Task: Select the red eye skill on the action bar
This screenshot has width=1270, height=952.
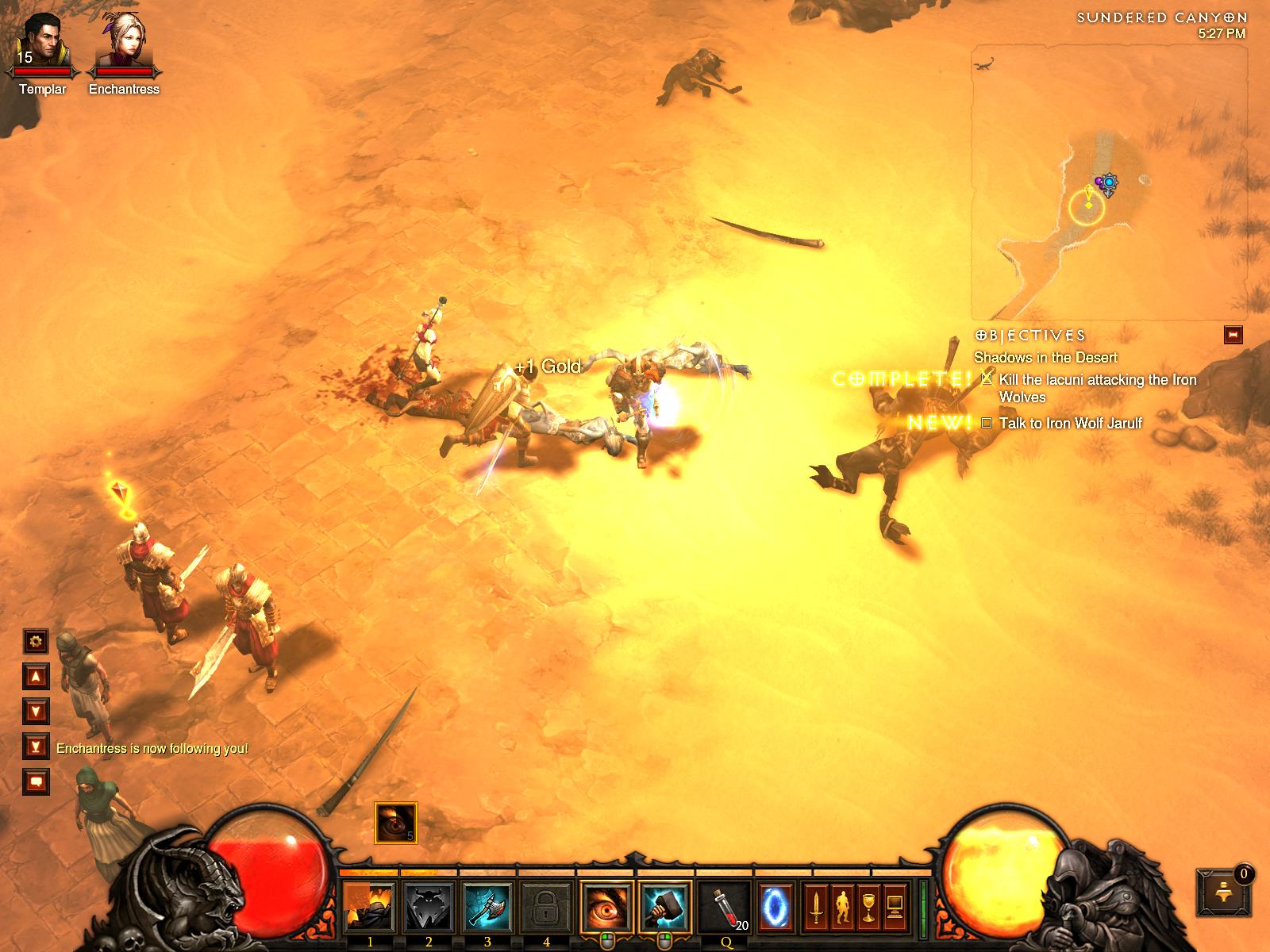Action: click(x=606, y=907)
